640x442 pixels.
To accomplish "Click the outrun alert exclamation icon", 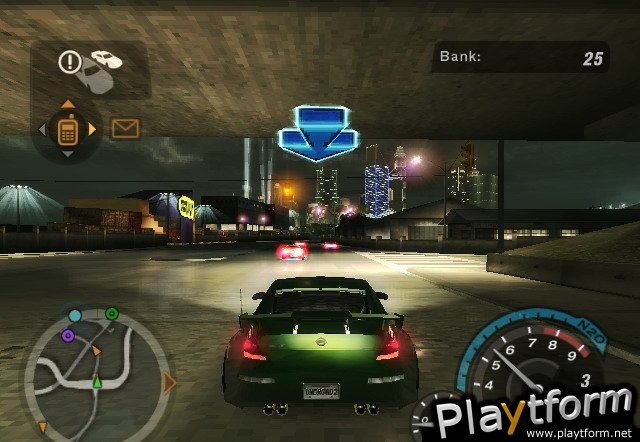I will click(69, 62).
